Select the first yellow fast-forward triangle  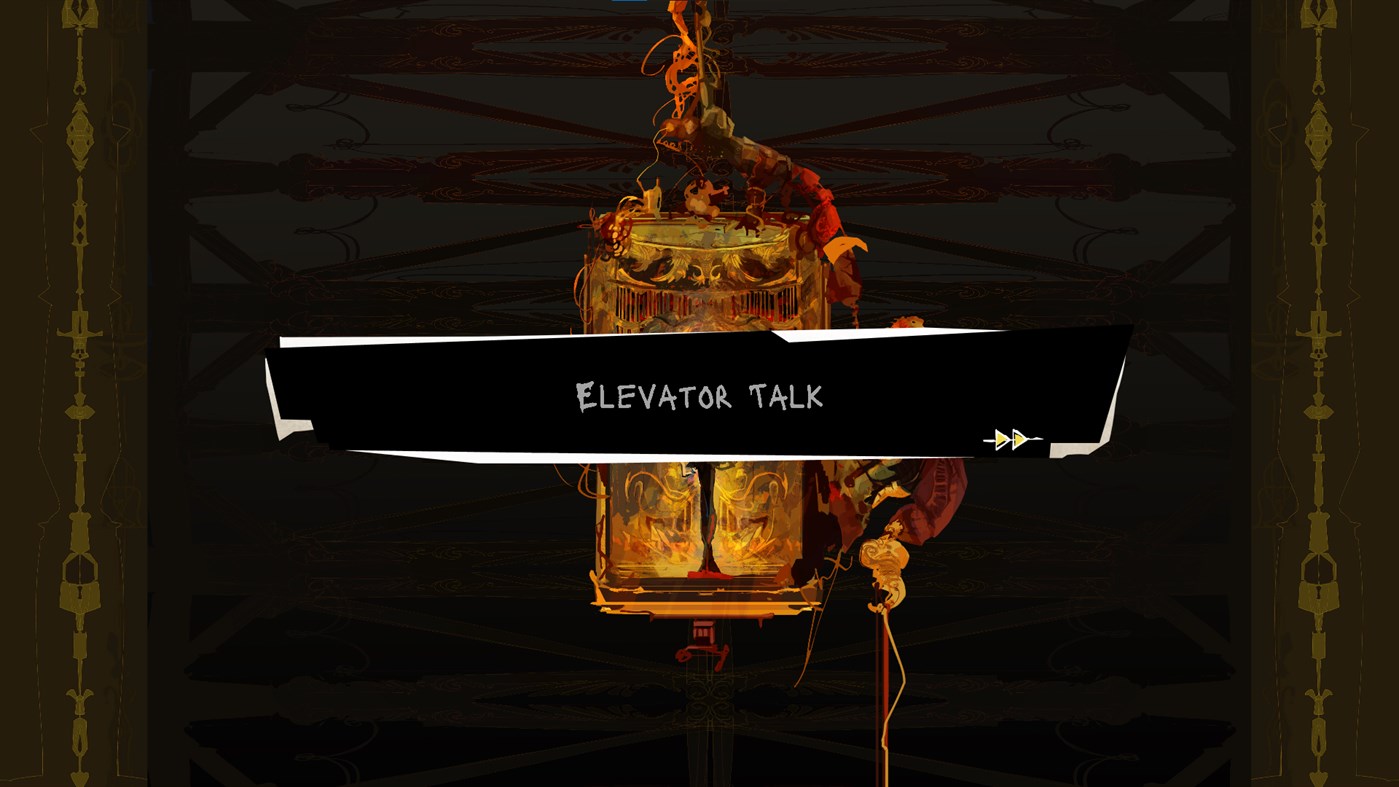tap(1000, 437)
